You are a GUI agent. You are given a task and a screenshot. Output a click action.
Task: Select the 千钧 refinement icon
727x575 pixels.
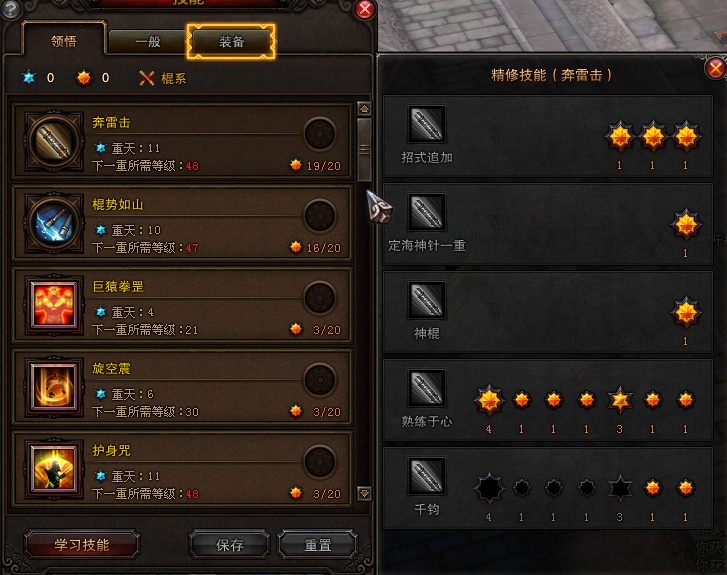point(427,476)
